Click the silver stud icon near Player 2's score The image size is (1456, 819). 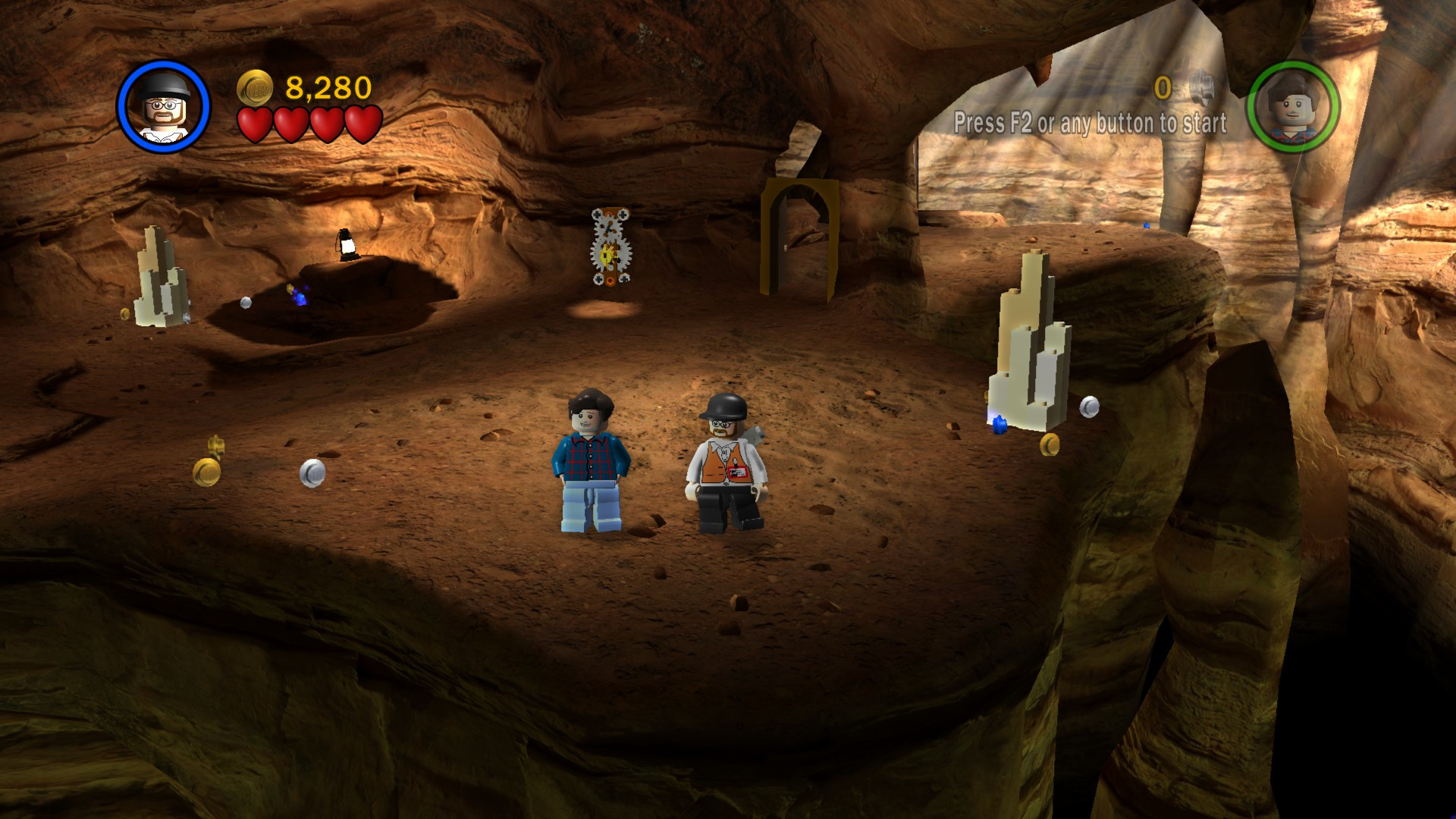coord(1202,87)
